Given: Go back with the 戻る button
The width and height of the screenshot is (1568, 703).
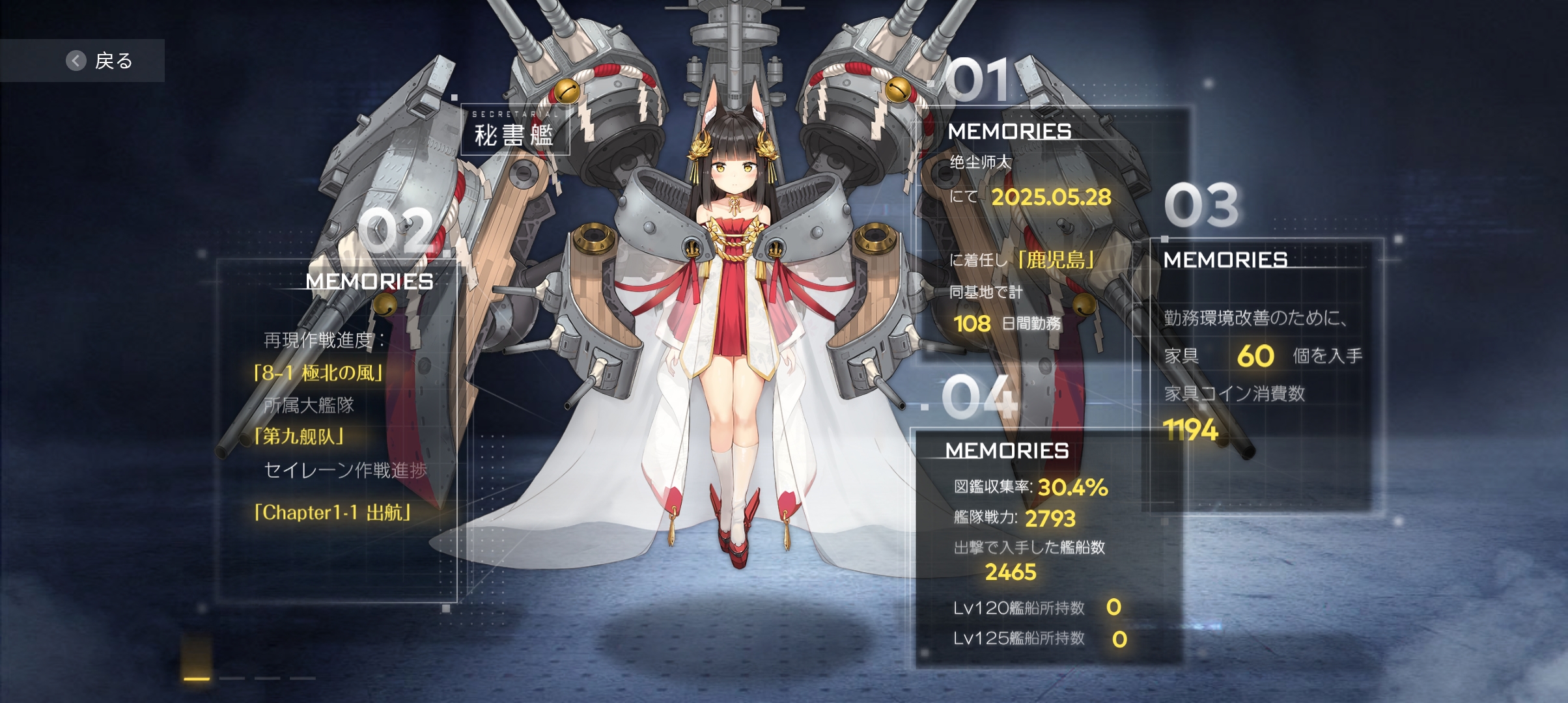Looking at the screenshot, I should tap(99, 61).
